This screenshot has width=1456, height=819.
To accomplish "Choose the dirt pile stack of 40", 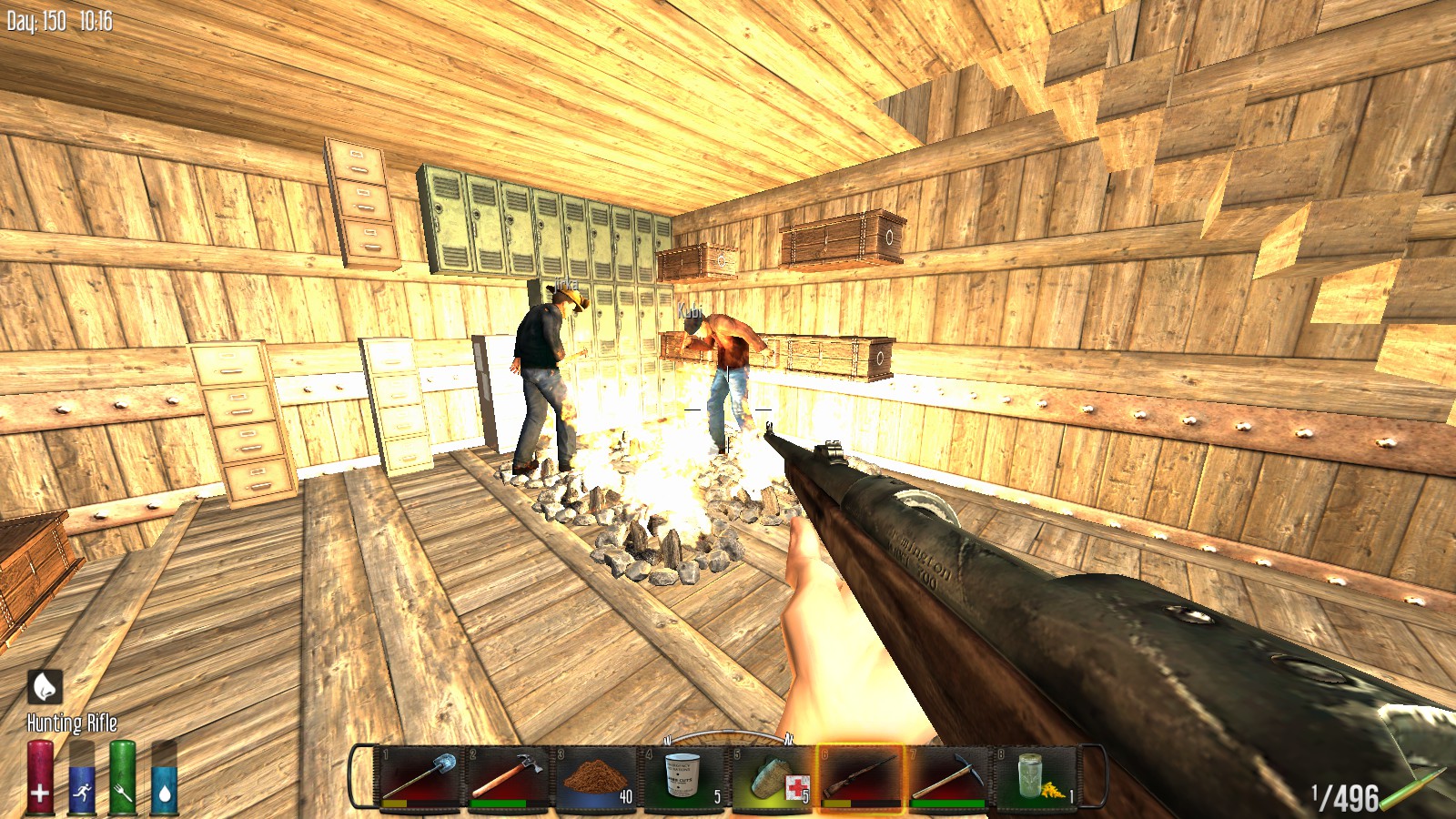I will click(596, 776).
